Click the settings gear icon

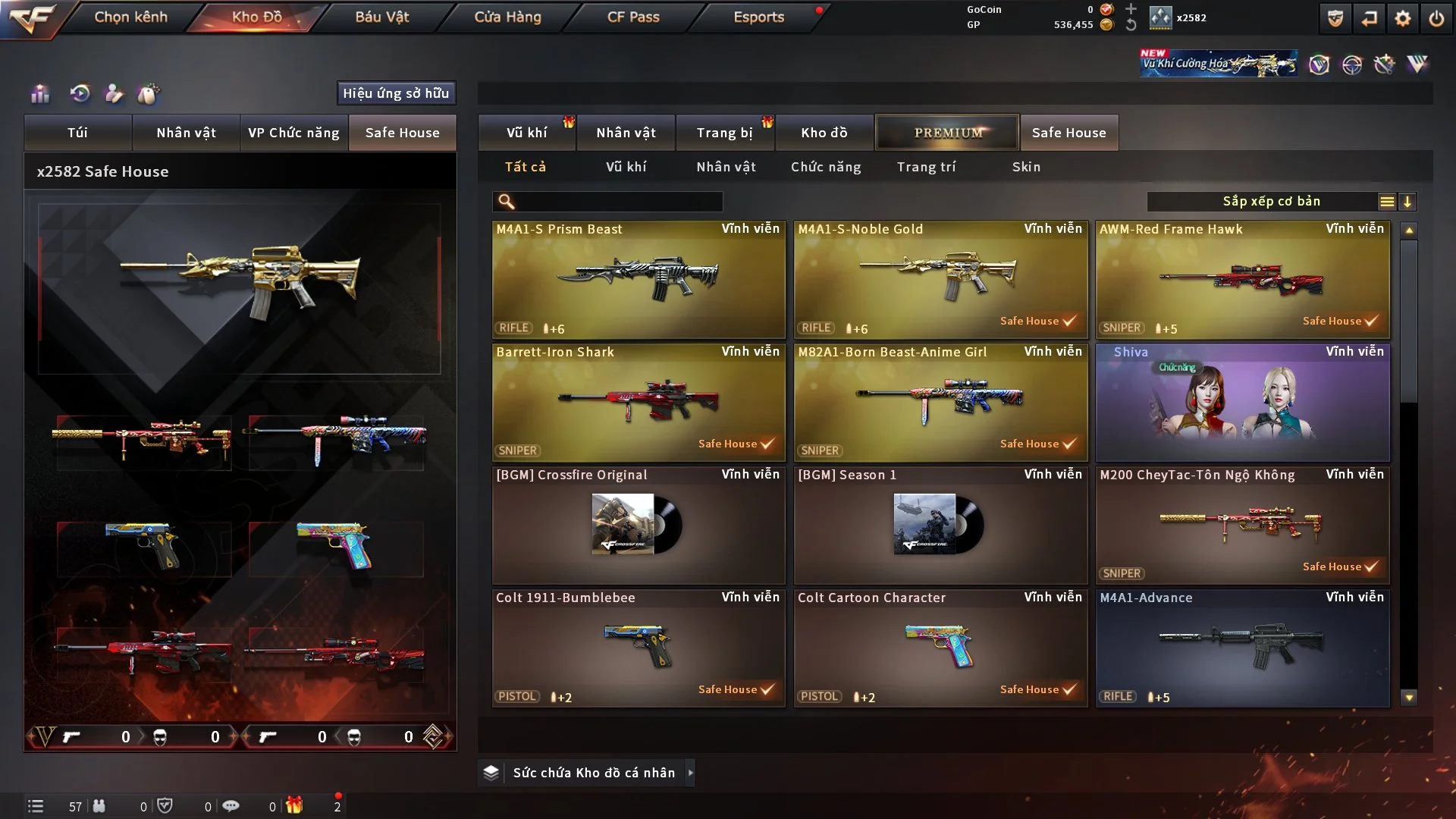point(1402,18)
